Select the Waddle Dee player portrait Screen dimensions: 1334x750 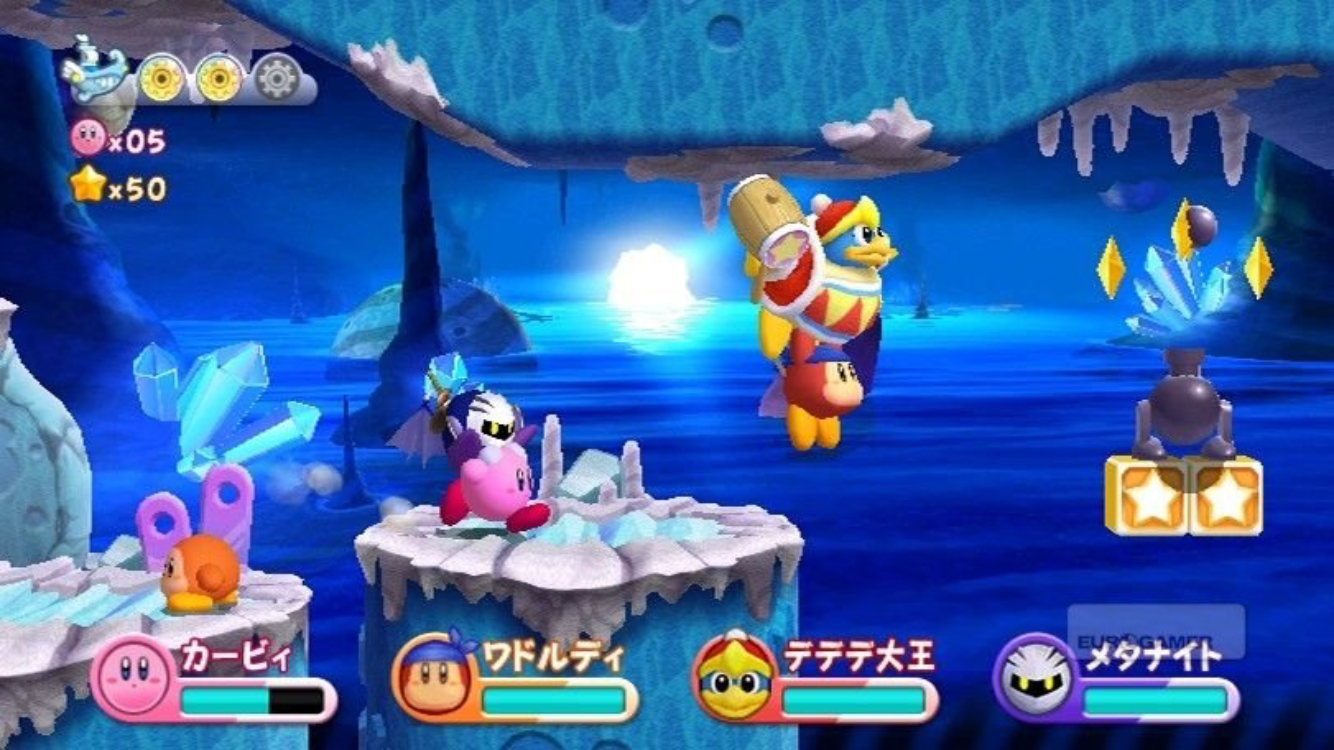(435, 677)
